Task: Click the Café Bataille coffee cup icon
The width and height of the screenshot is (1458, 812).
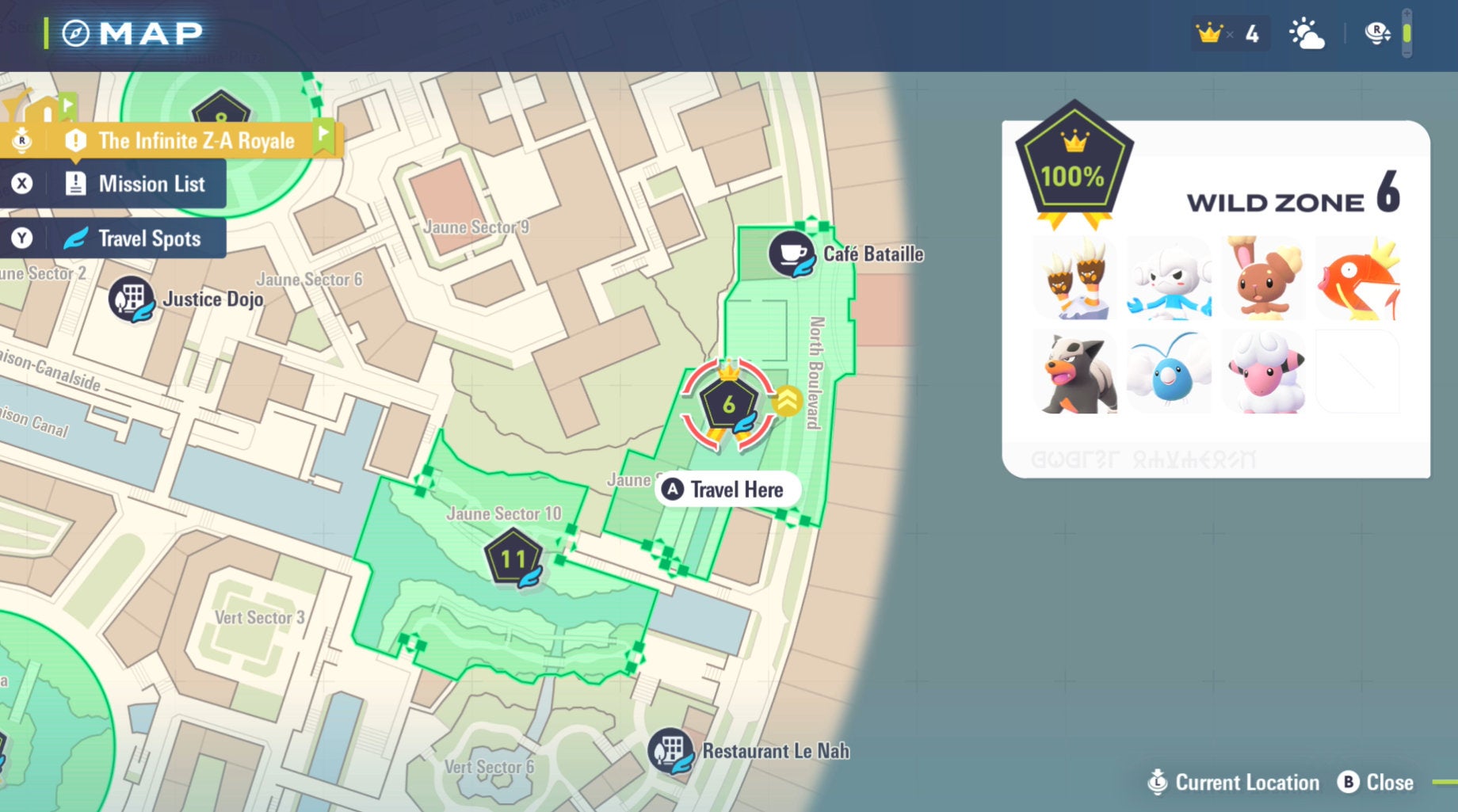Action: (792, 255)
